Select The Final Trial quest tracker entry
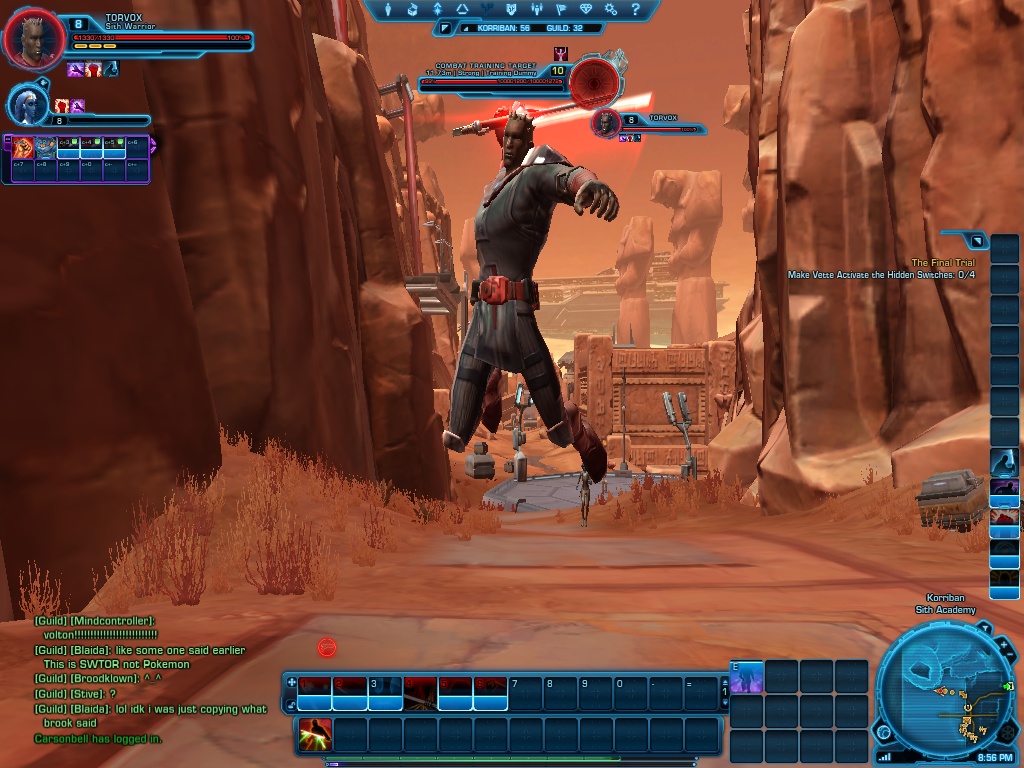The image size is (1024, 768). coord(943,263)
